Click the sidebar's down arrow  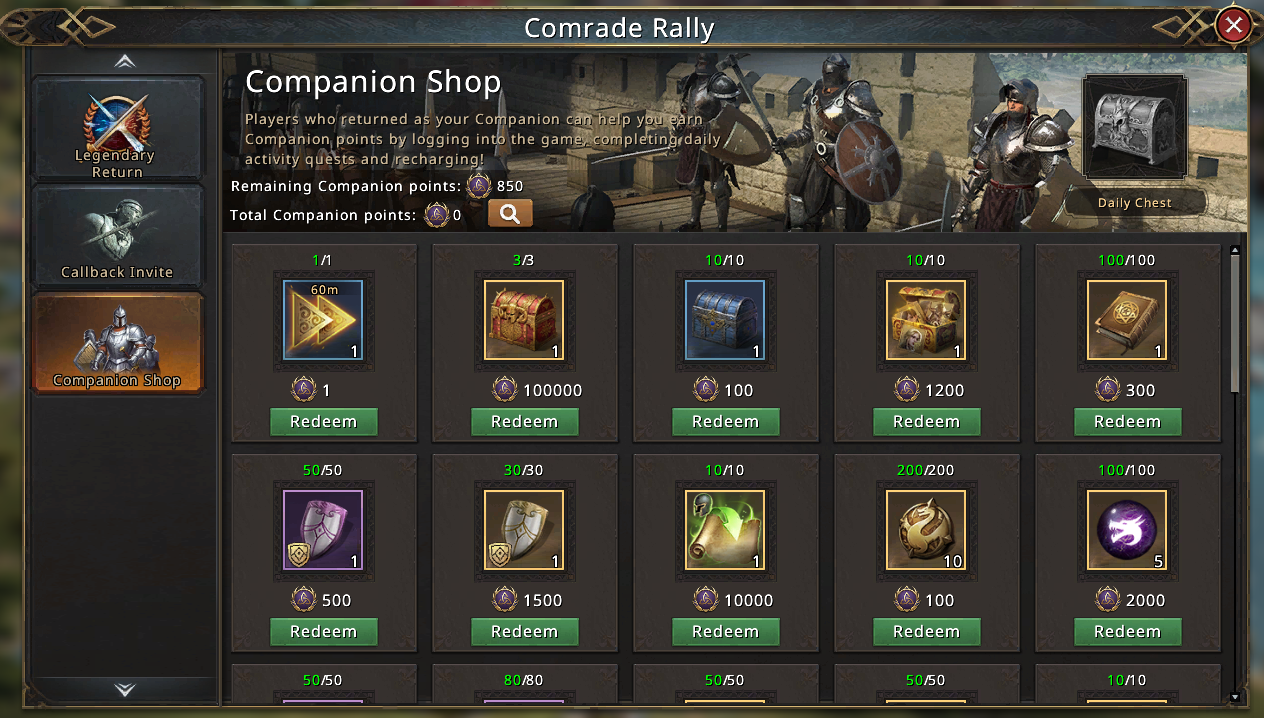point(124,689)
